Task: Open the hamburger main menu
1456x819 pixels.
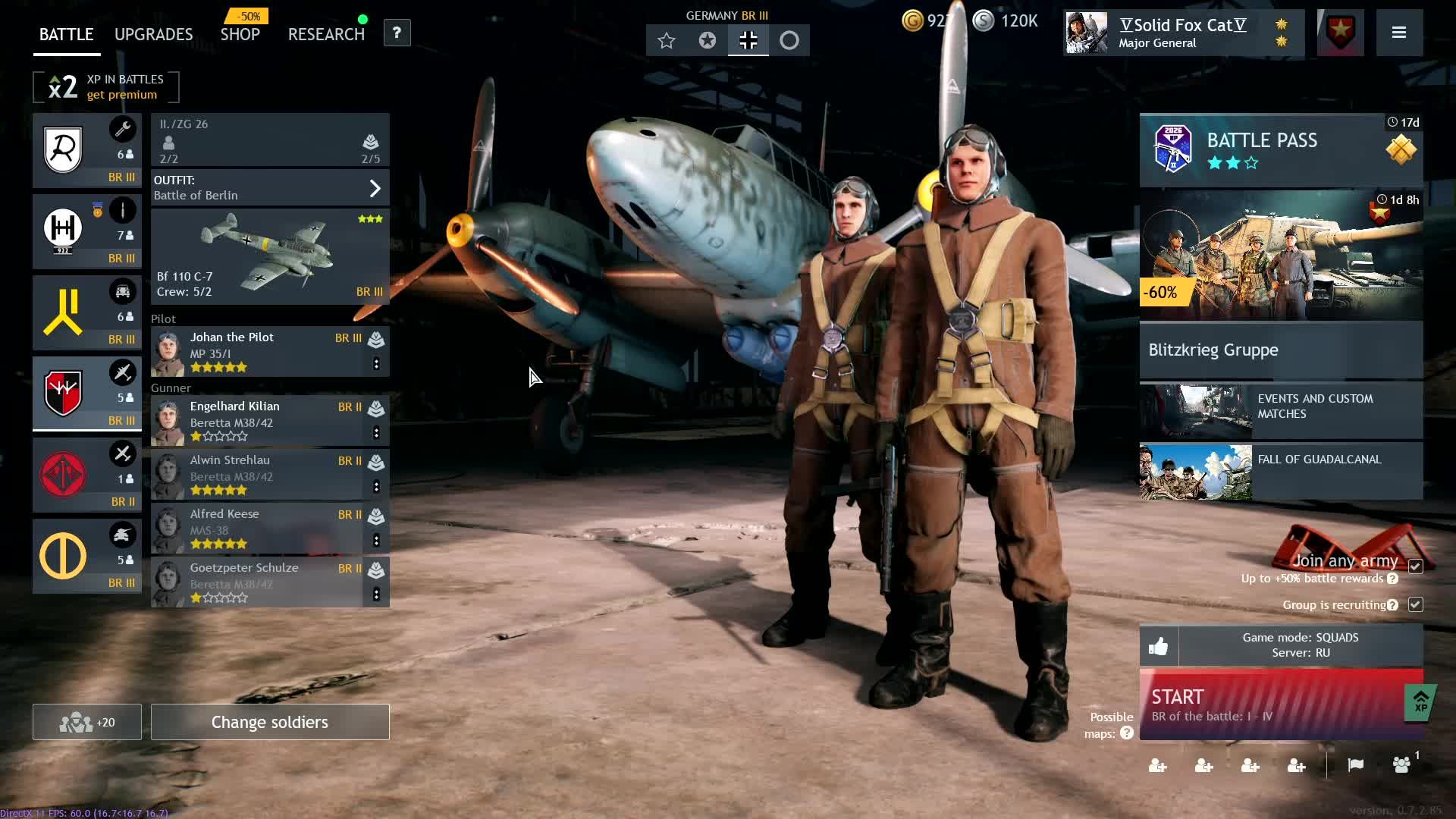Action: coord(1399,33)
